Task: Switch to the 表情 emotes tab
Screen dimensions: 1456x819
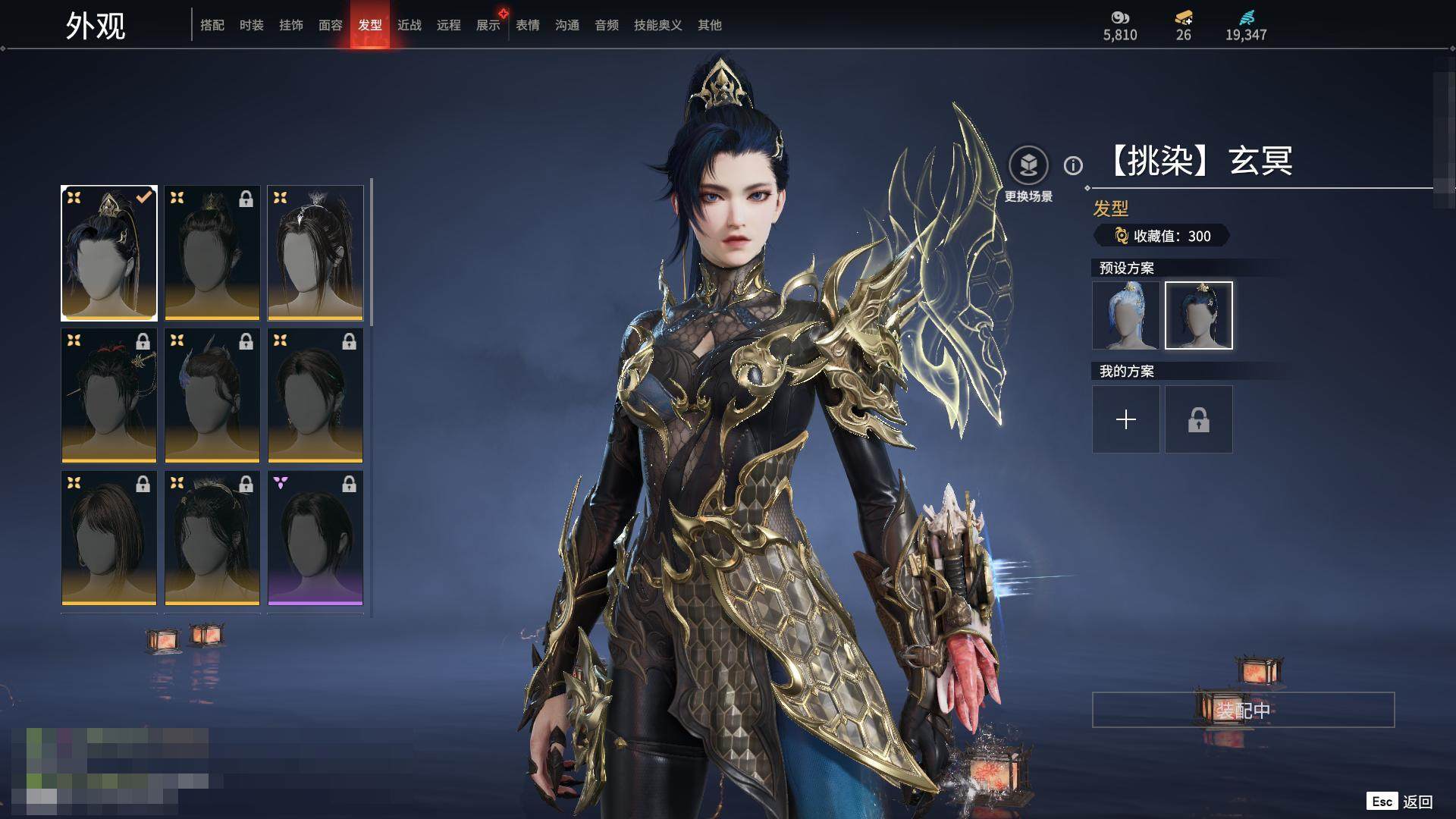Action: (528, 25)
